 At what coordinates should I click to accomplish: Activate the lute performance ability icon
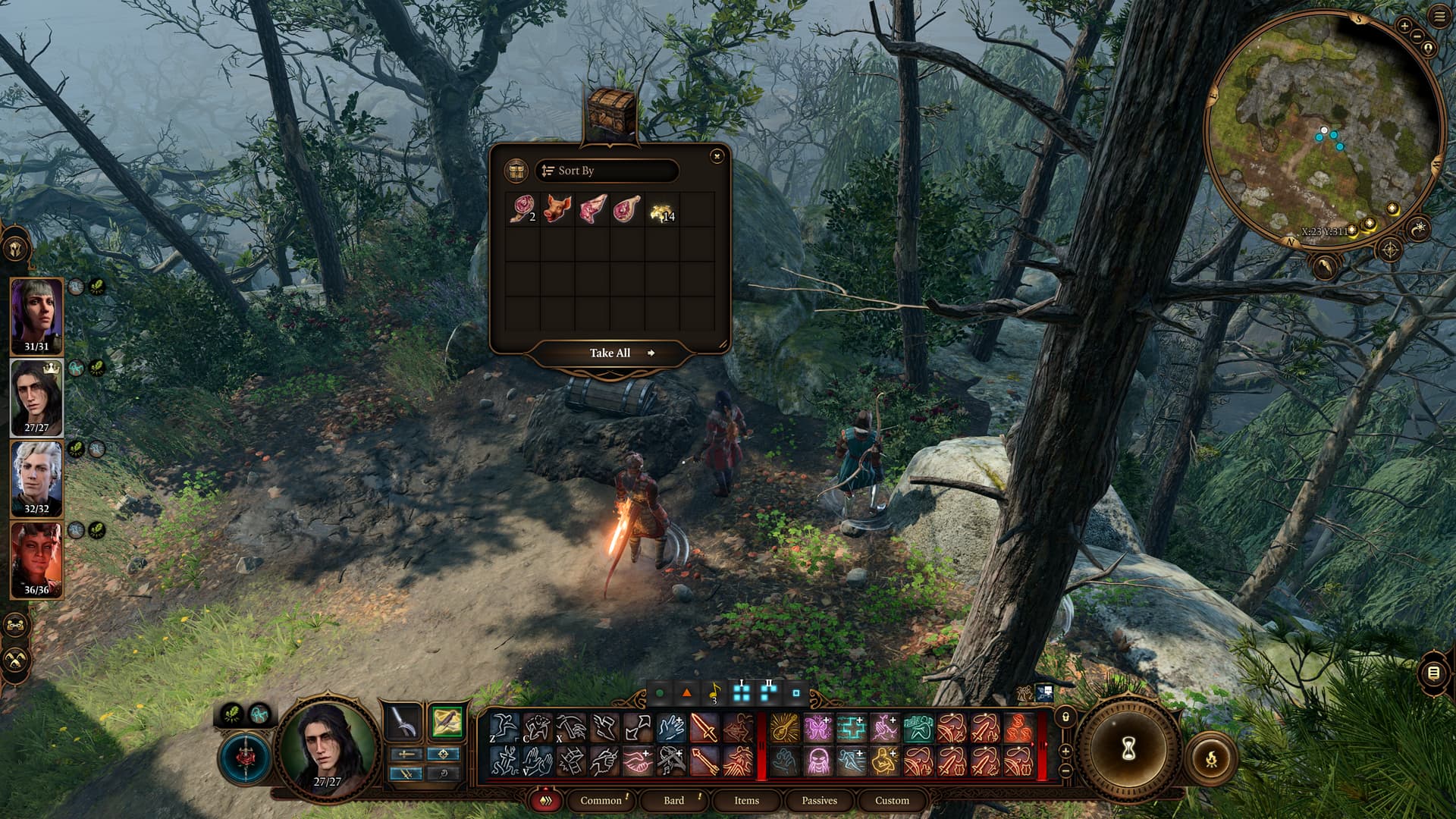pos(784,728)
